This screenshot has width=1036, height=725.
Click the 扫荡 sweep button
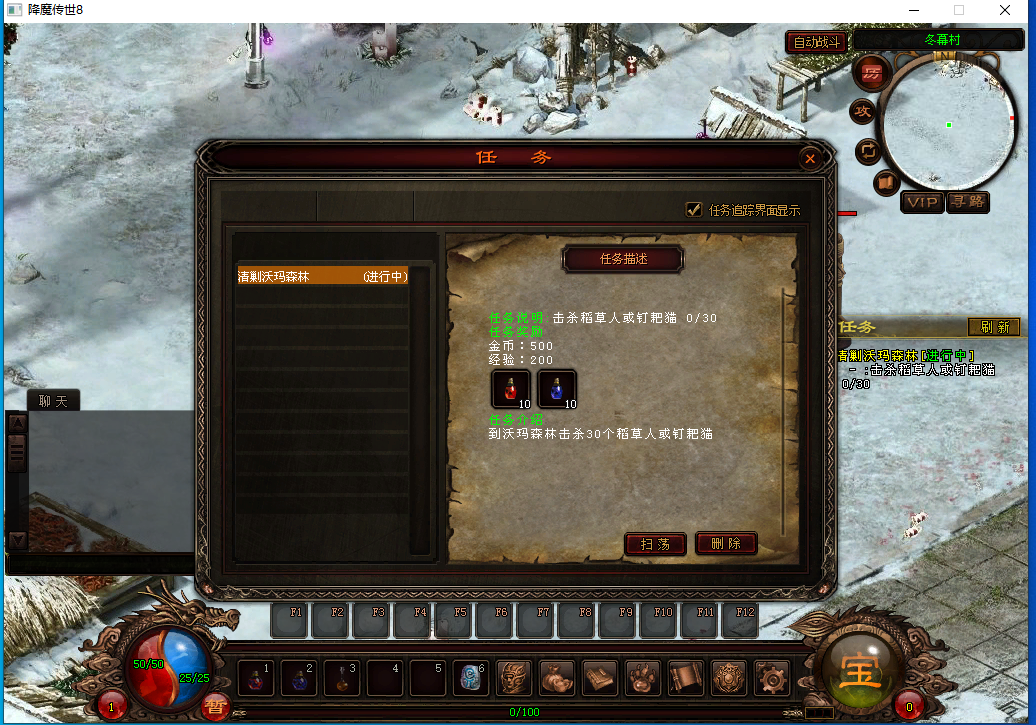click(x=655, y=544)
